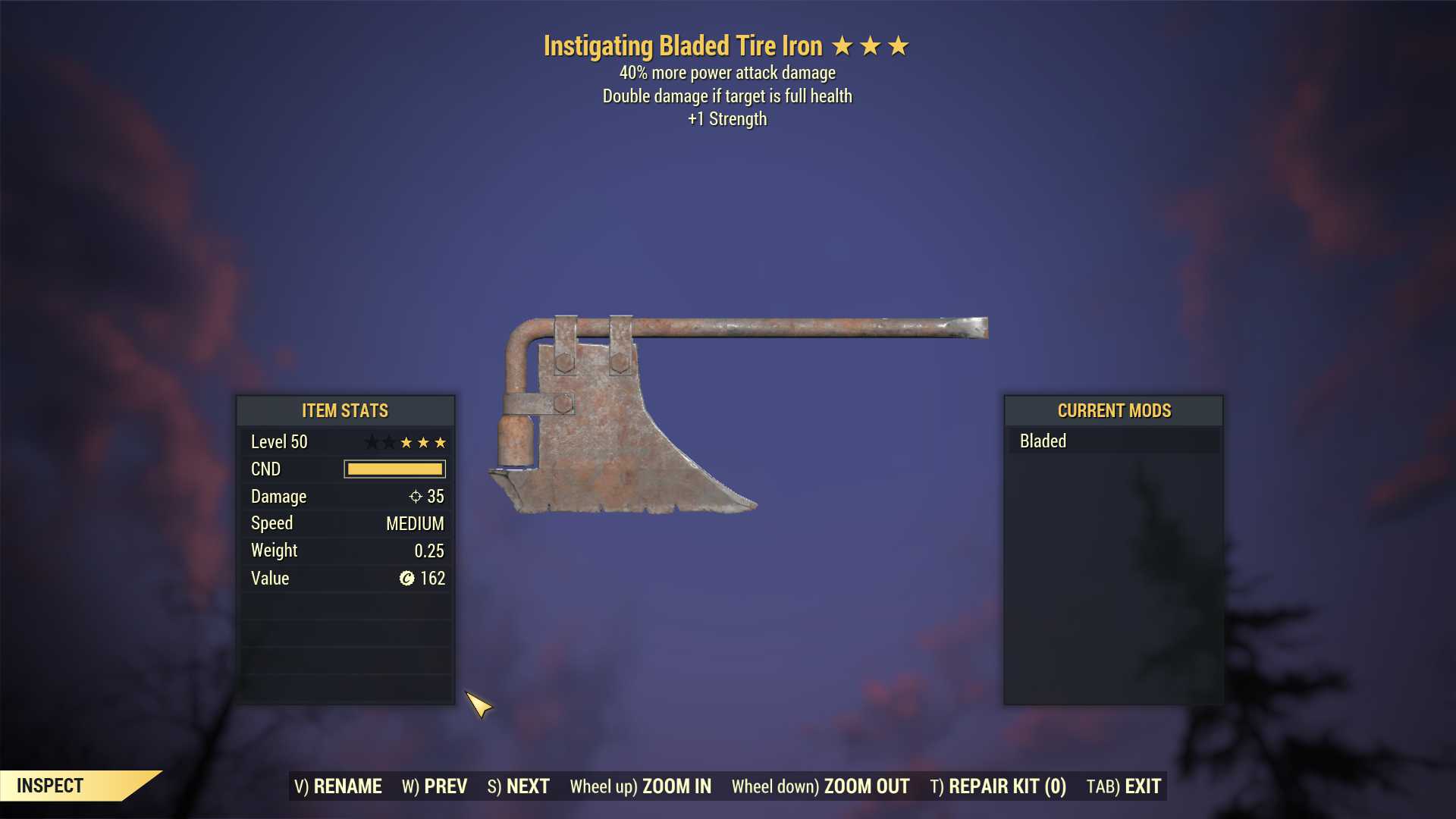1456x819 pixels.
Task: Click the first gold star in the item title
Action: coord(842,45)
